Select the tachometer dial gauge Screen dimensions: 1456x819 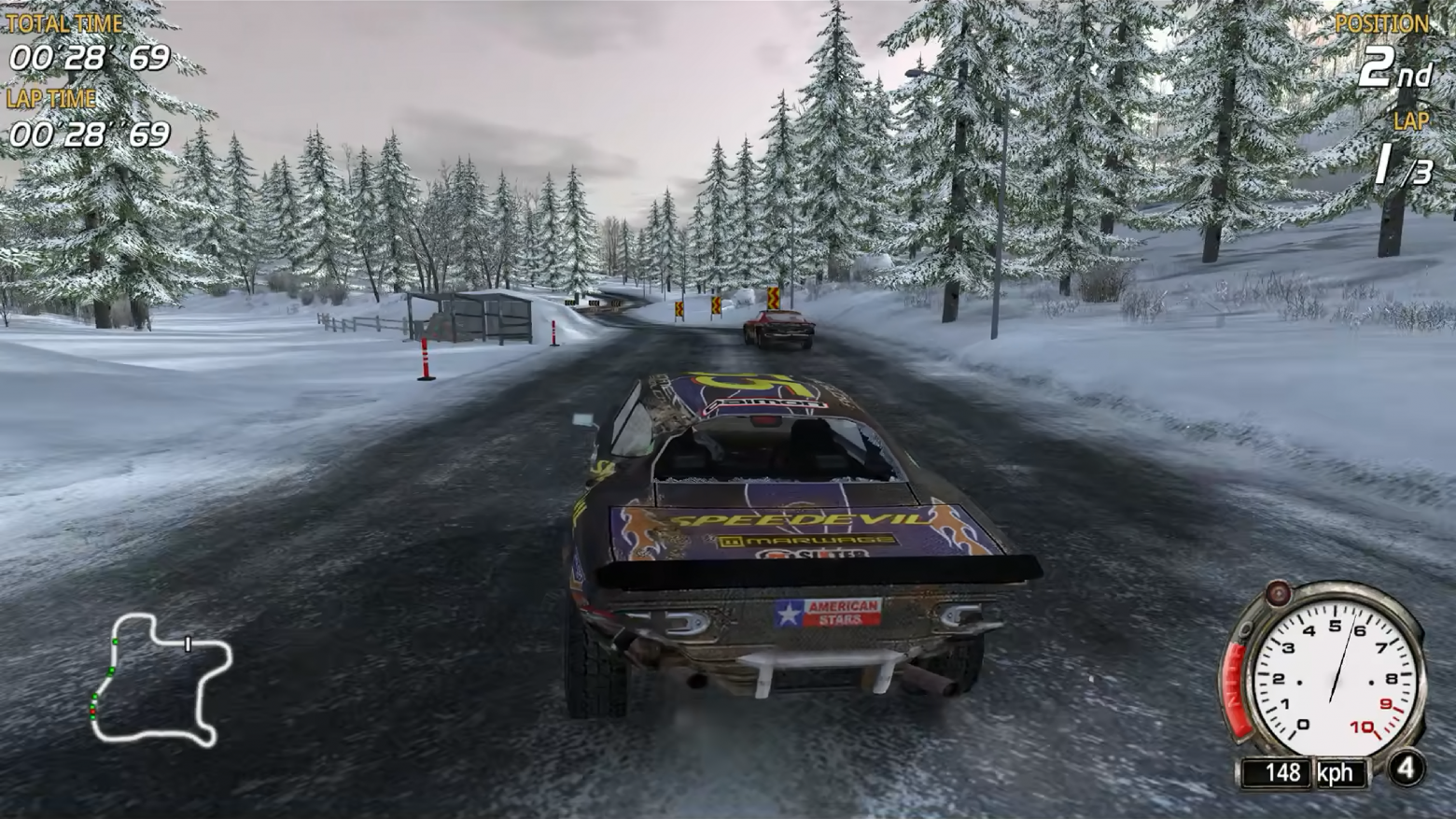pos(1332,676)
